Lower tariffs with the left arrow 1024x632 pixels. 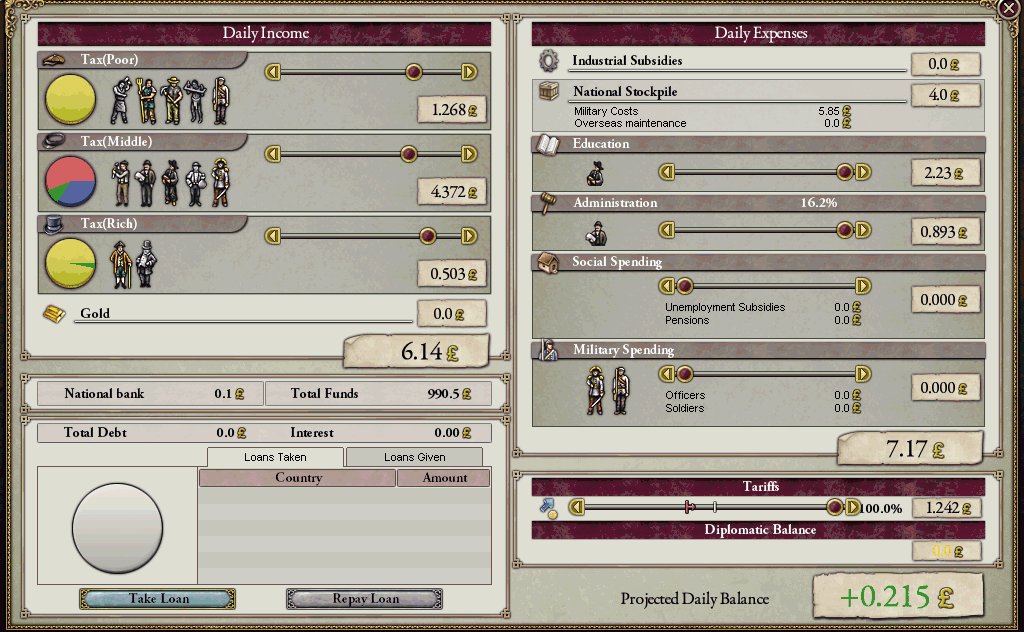[576, 507]
